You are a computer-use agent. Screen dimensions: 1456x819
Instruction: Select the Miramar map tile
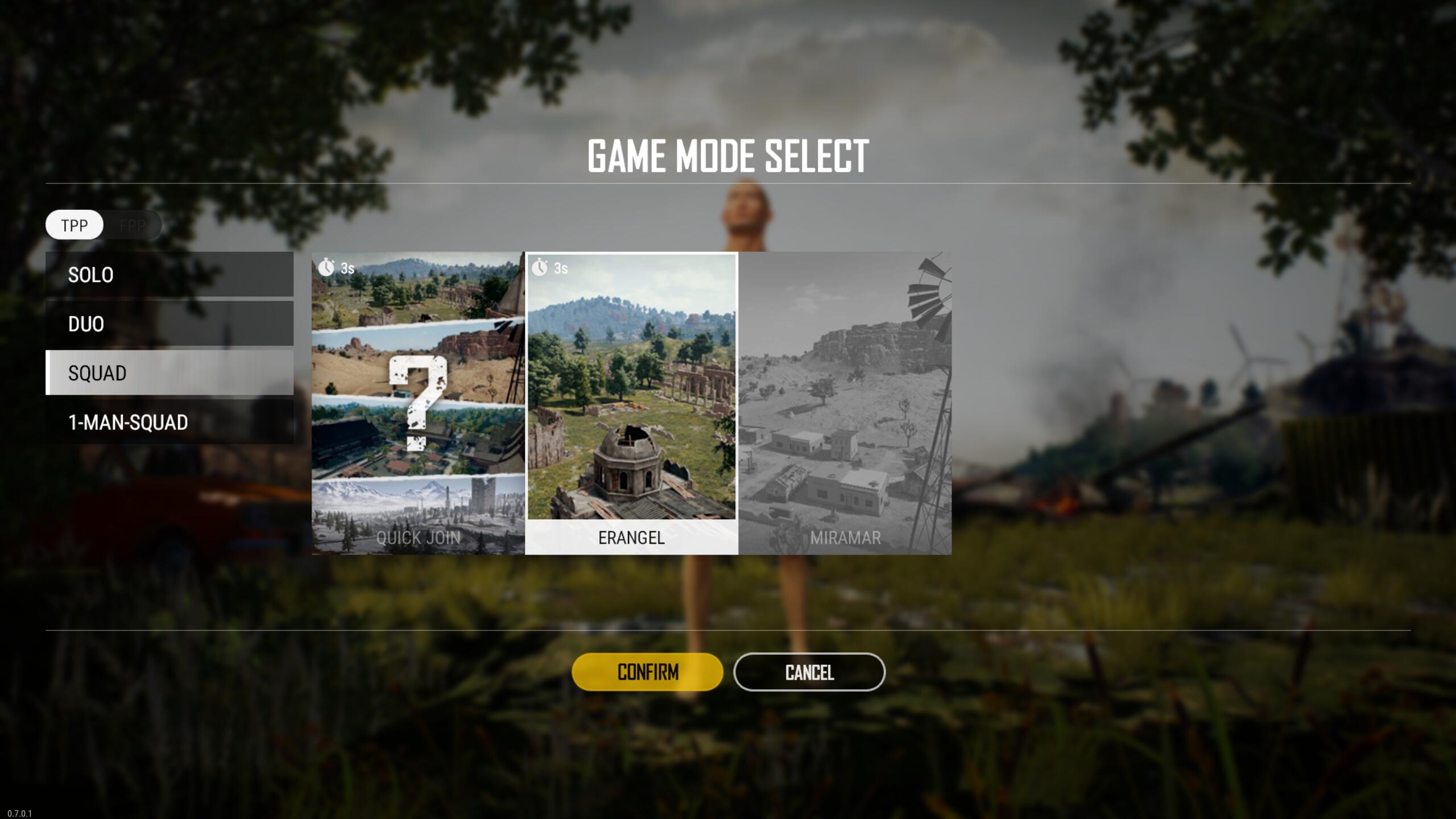(845, 403)
